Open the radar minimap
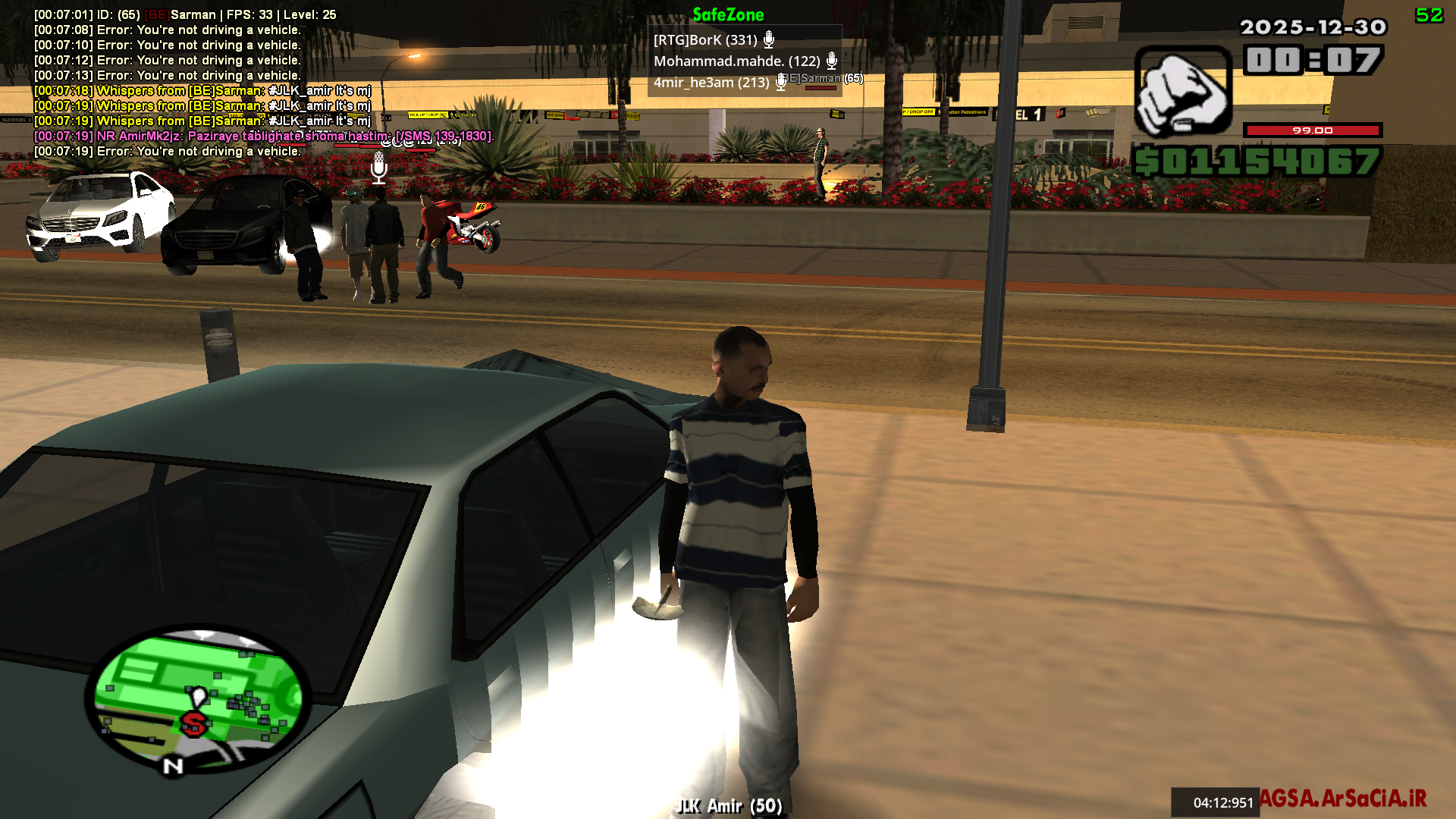The image size is (1456, 819). click(x=199, y=698)
